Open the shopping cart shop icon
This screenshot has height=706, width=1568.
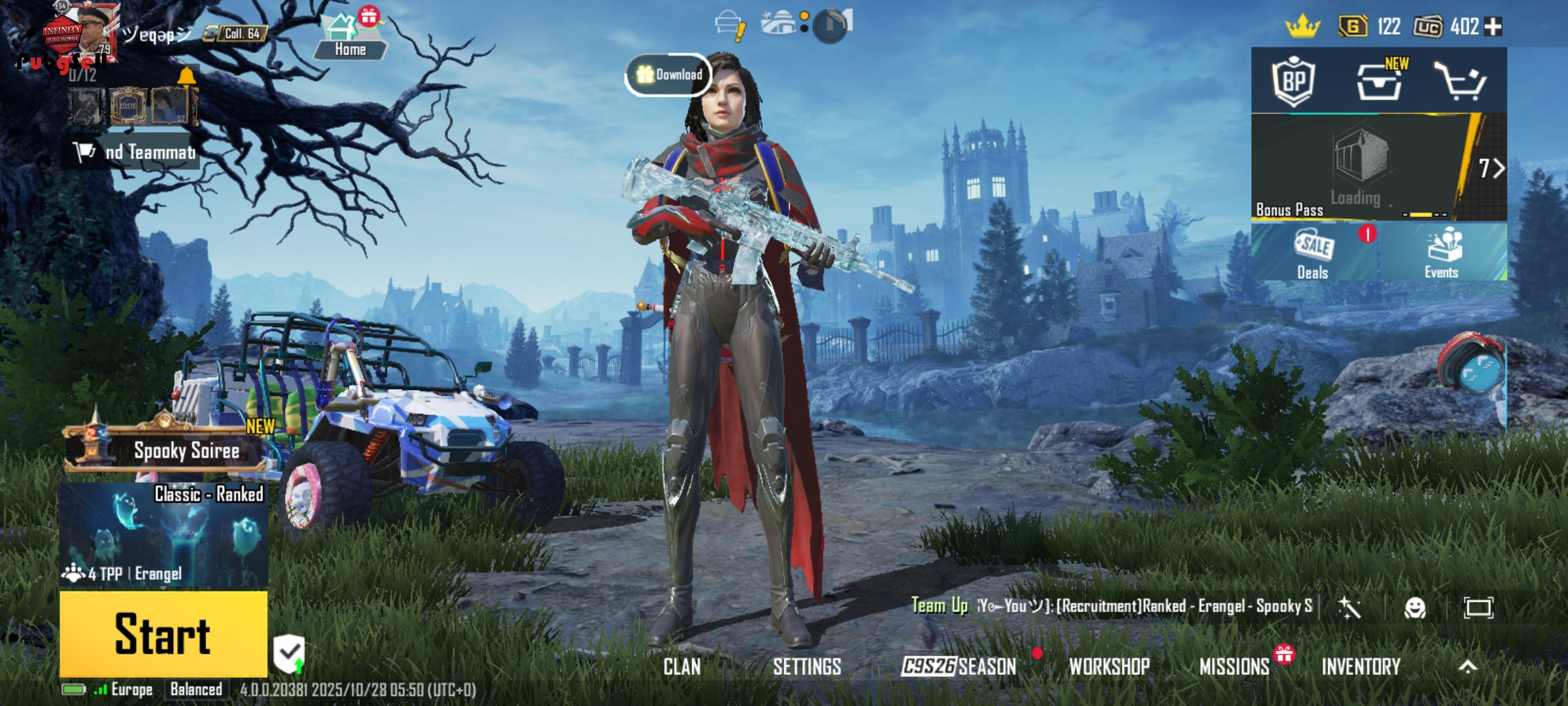pyautogui.click(x=1461, y=82)
